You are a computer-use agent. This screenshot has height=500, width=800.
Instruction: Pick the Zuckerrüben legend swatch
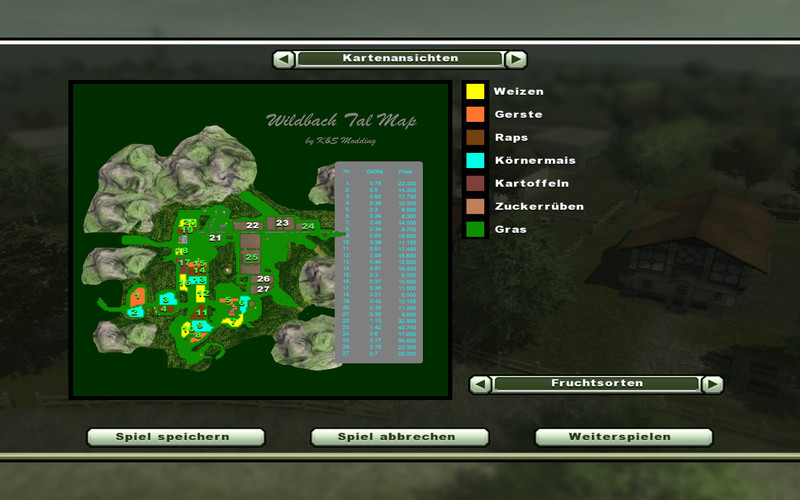(475, 206)
